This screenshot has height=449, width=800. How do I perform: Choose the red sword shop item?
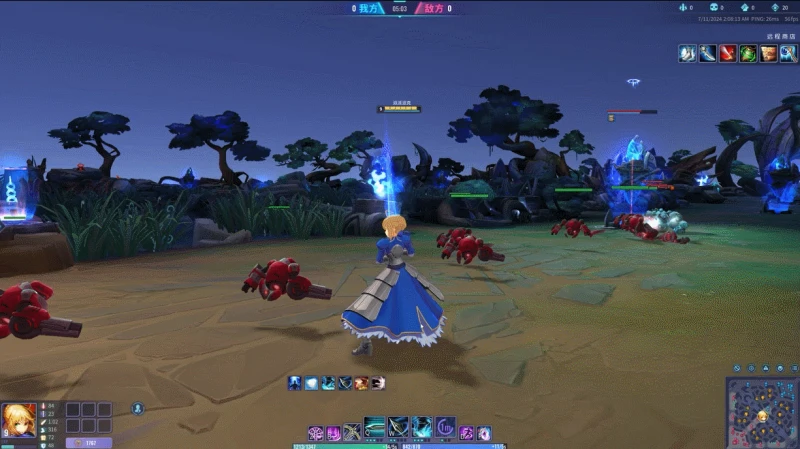[727, 54]
